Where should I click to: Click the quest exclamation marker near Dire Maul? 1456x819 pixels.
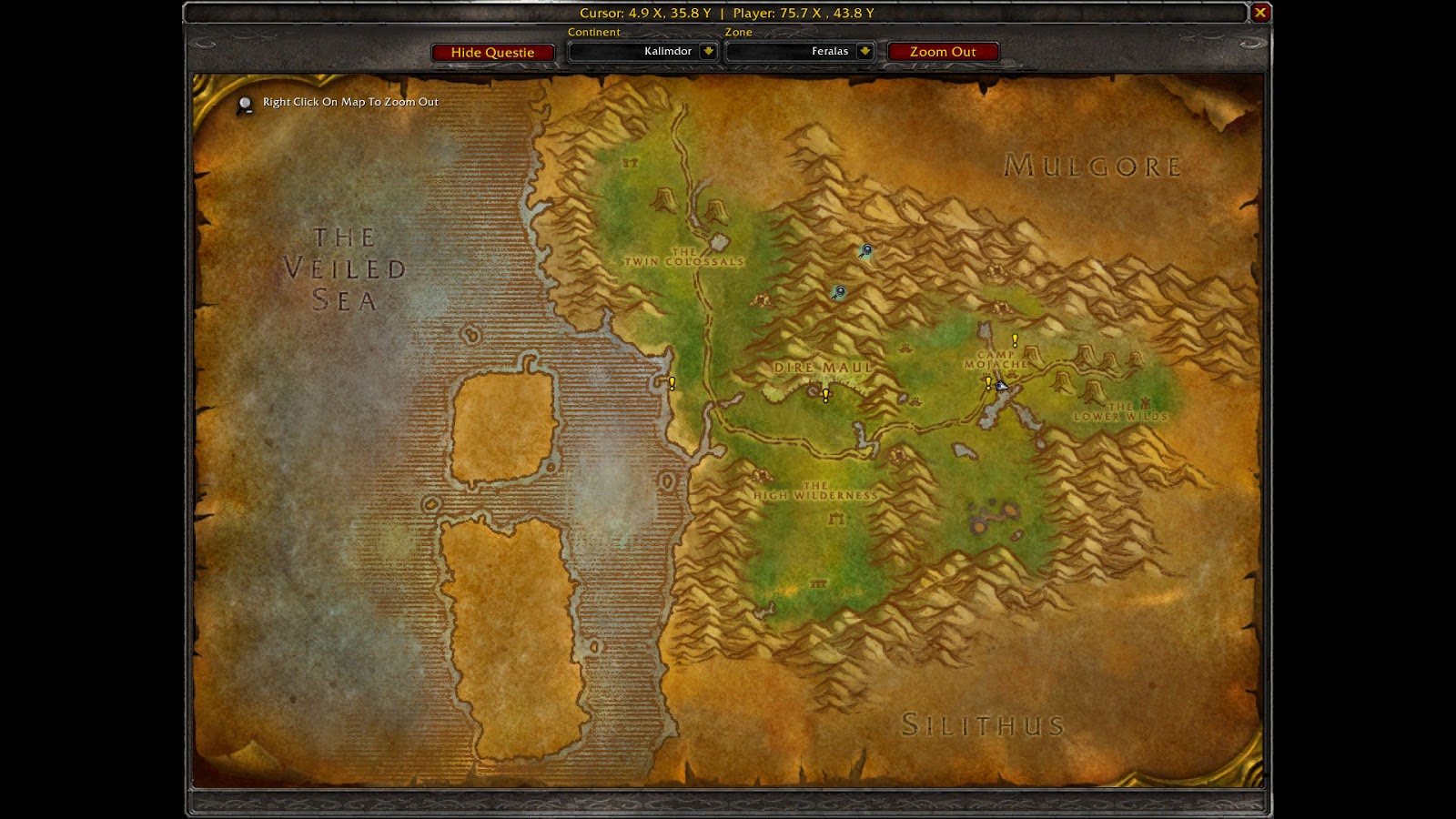(x=824, y=394)
